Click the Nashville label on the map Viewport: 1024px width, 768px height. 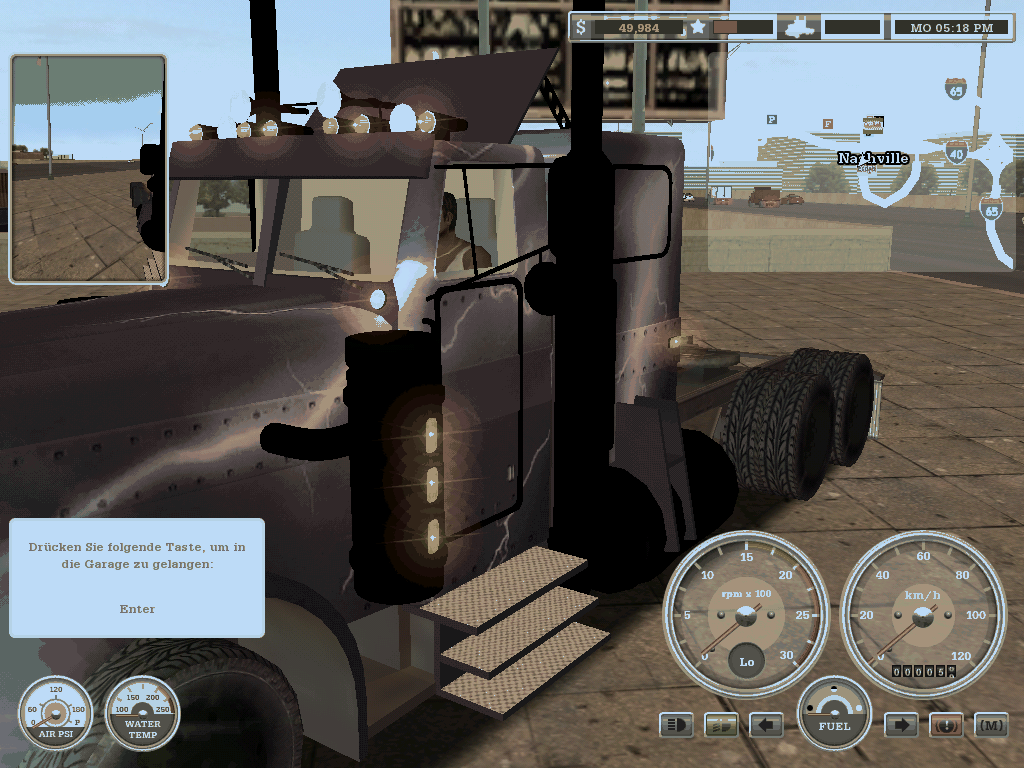click(x=873, y=158)
